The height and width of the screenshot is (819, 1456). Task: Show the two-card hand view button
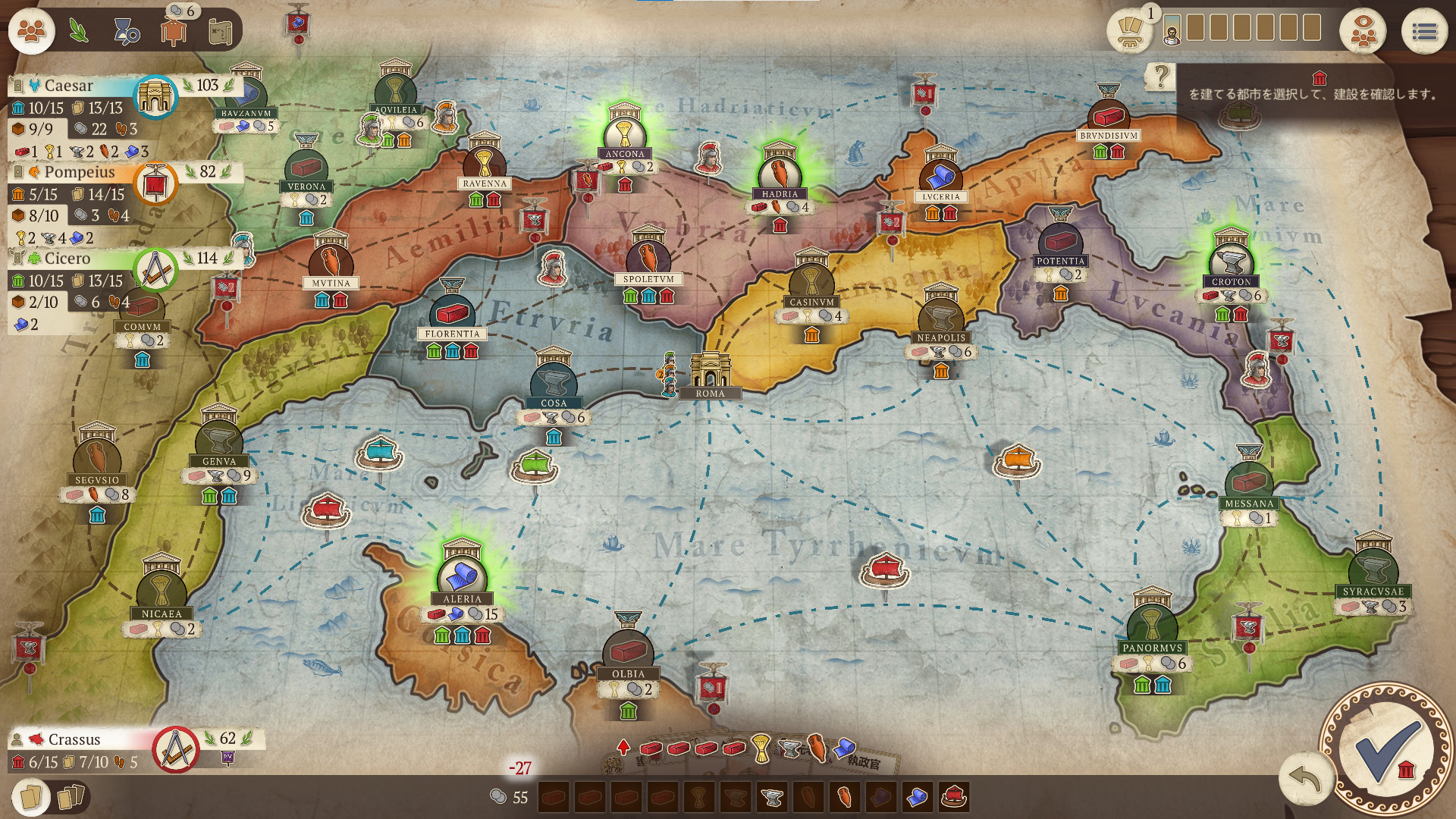point(30,796)
